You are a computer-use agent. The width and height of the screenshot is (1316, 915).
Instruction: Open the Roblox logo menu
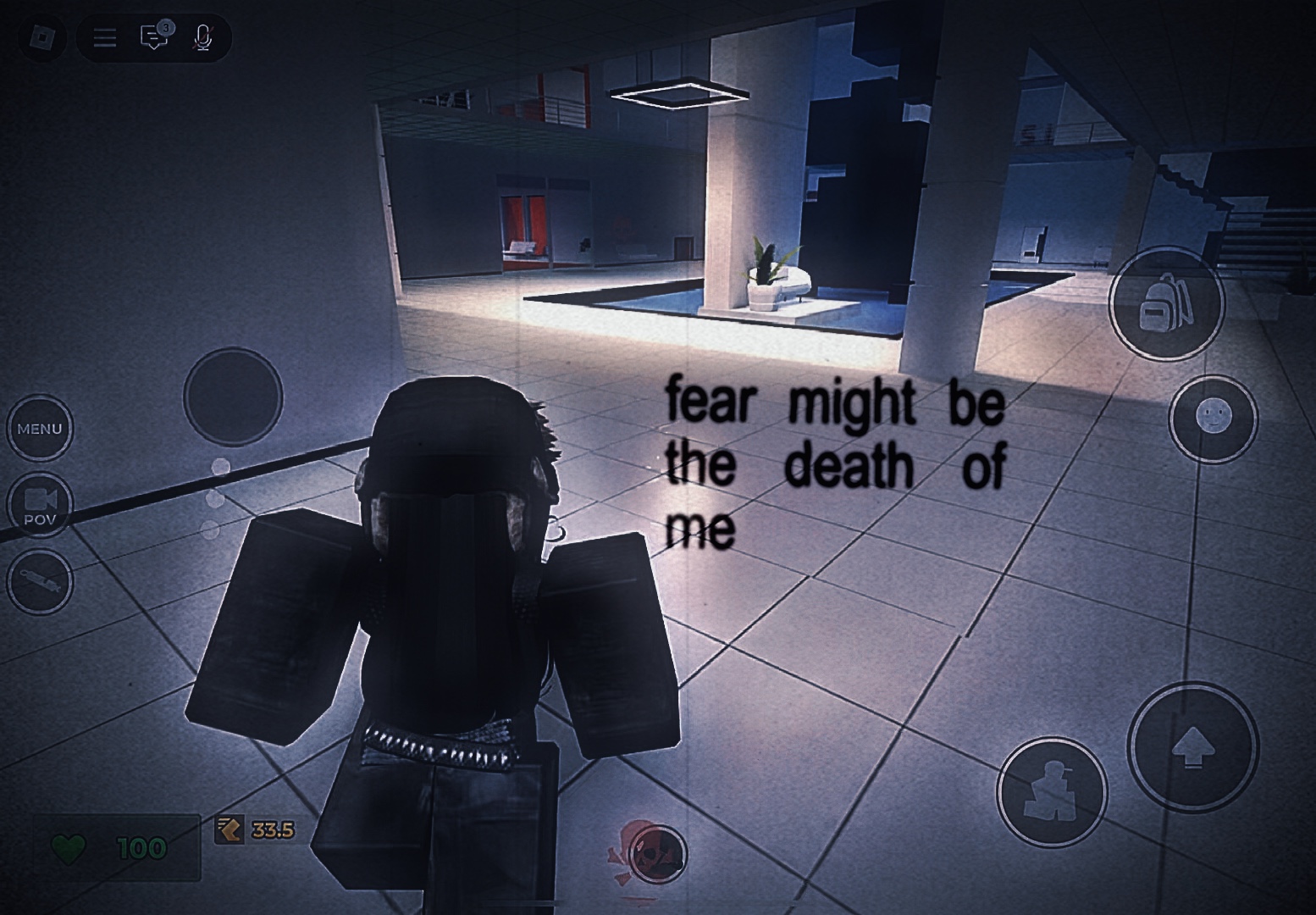pyautogui.click(x=41, y=37)
